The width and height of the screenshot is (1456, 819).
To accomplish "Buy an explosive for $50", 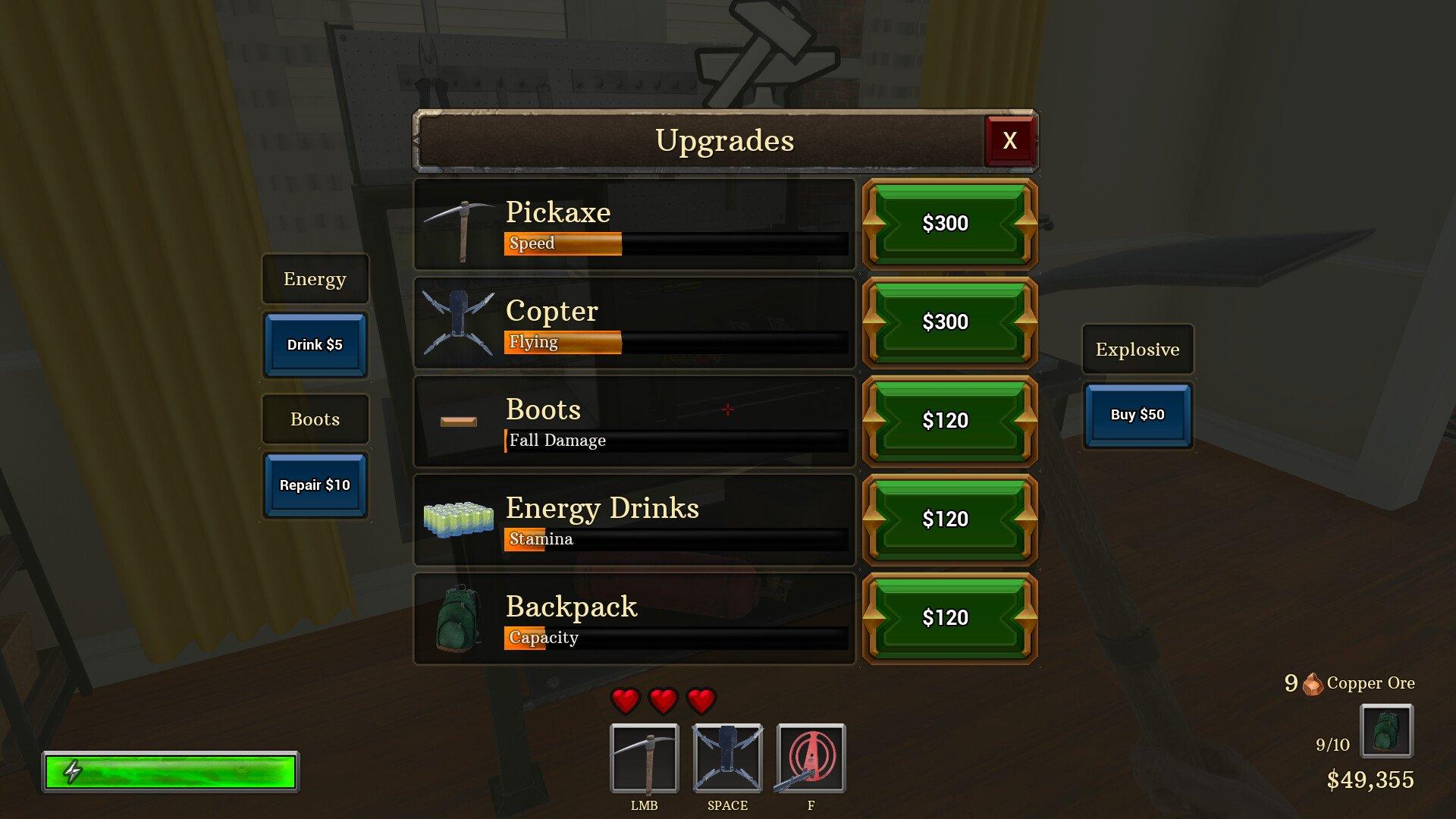I will [x=1137, y=415].
